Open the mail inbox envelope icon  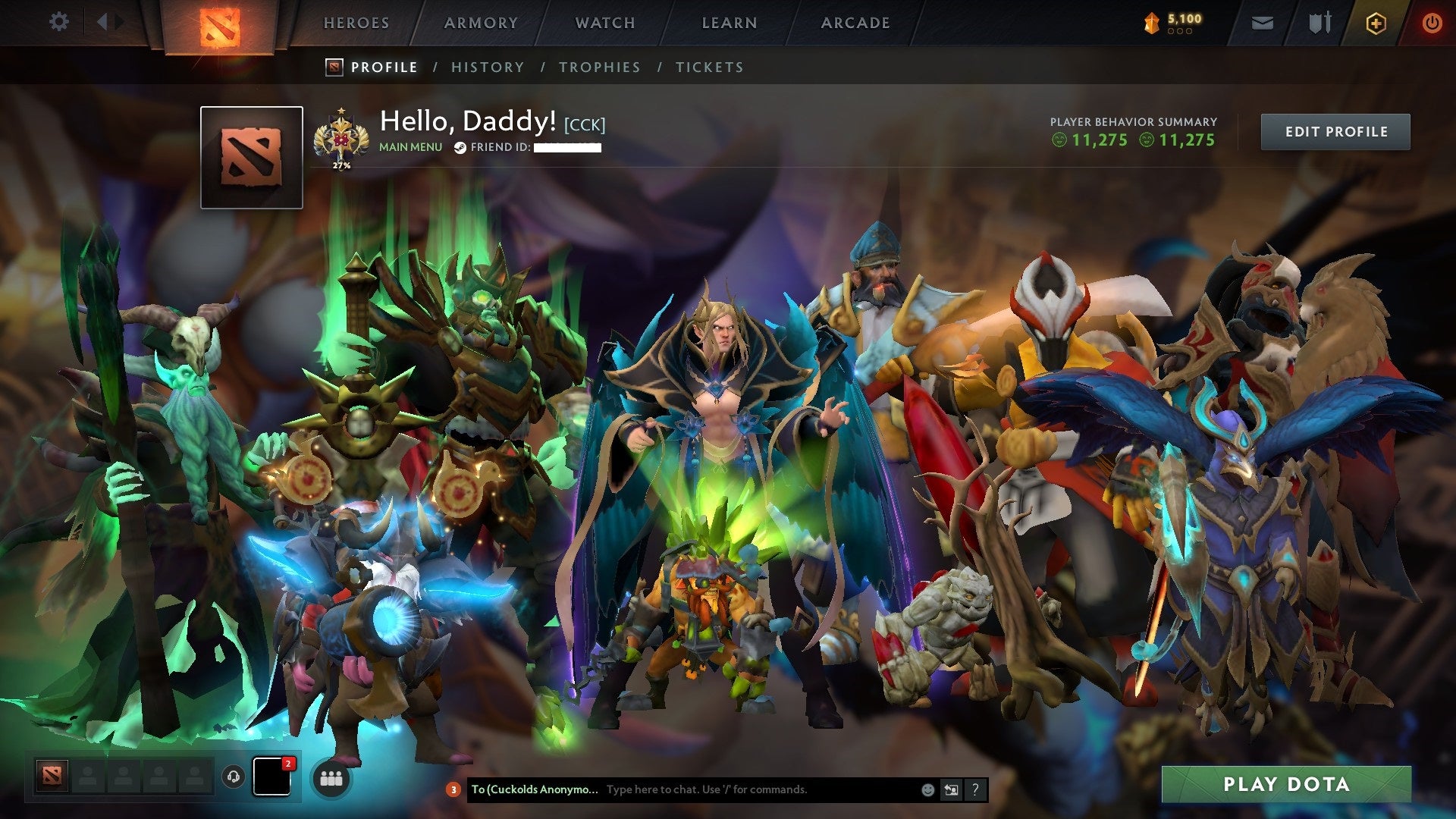coord(1263,21)
